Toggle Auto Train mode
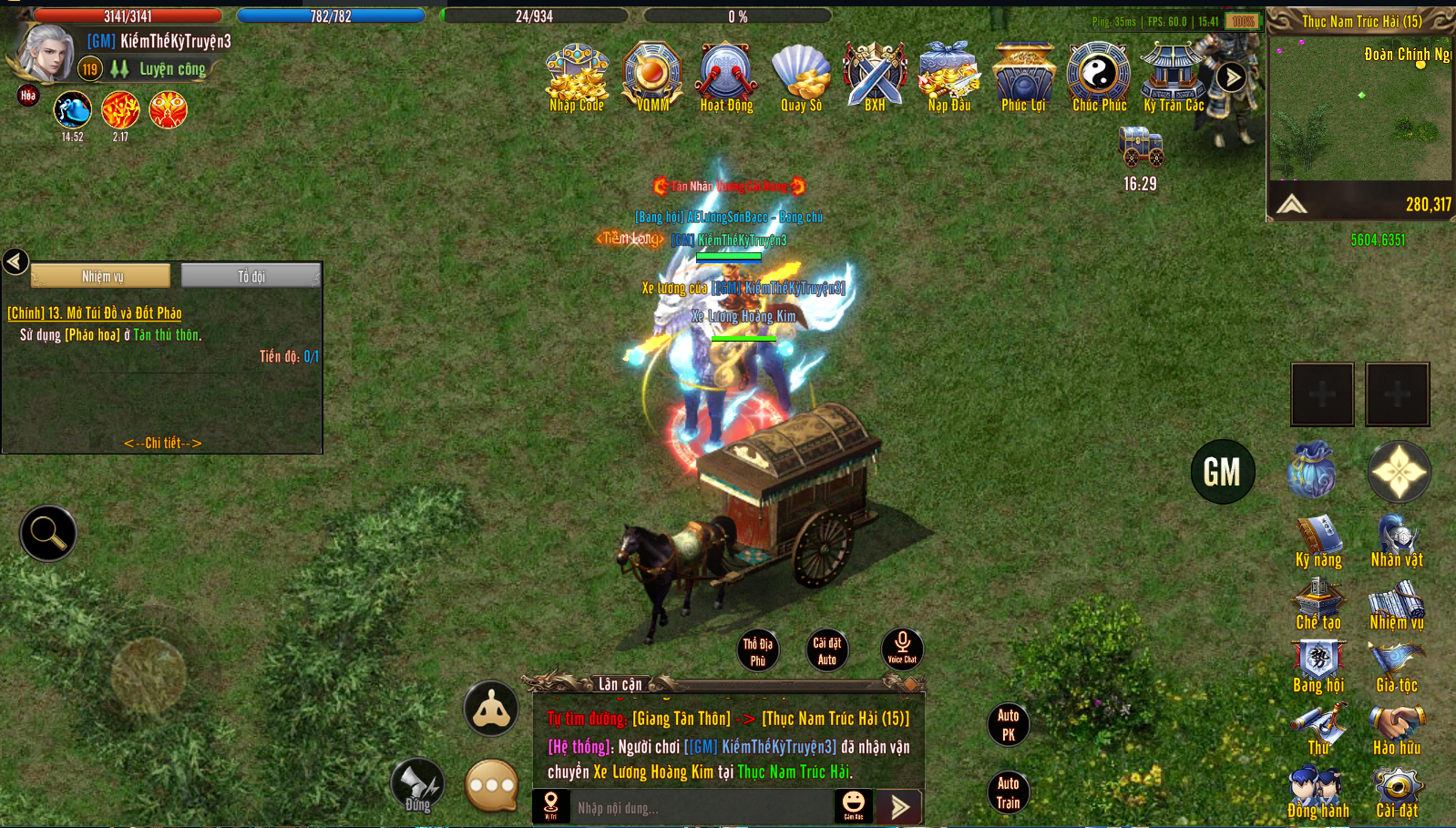Image resolution: width=1456 pixels, height=828 pixels. pos(1008,792)
